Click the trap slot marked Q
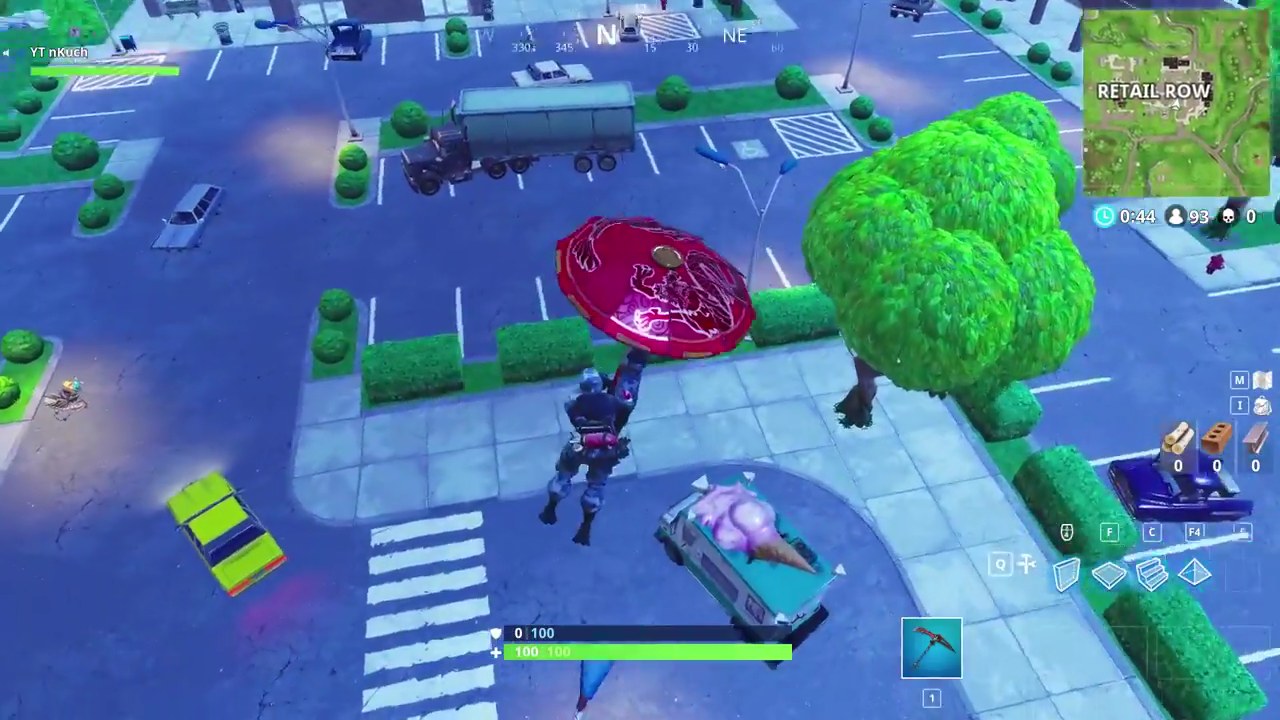1280x720 pixels. (1000, 565)
